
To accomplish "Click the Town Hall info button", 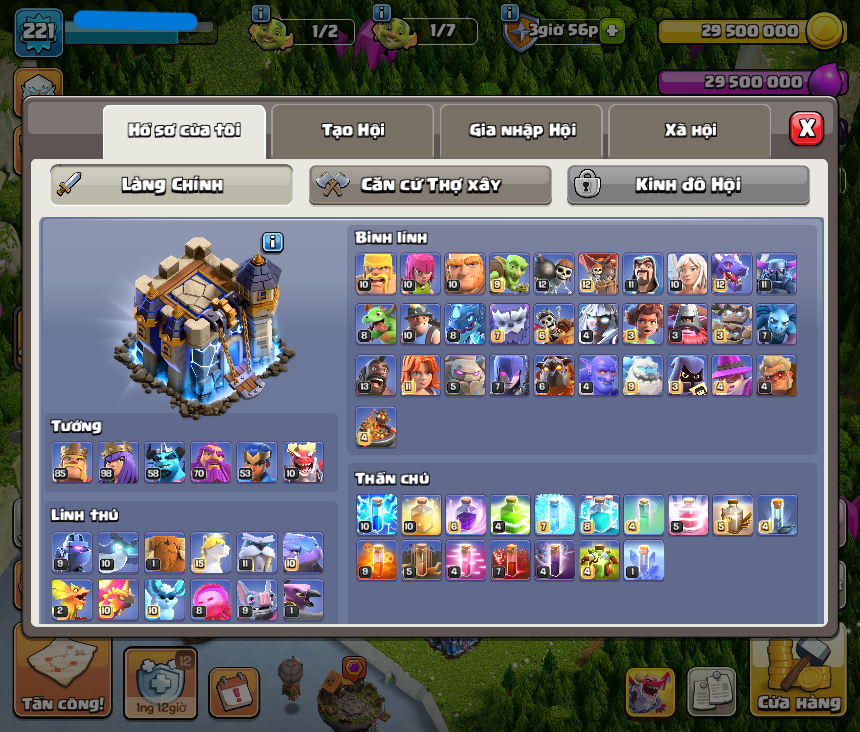I will 273,242.
